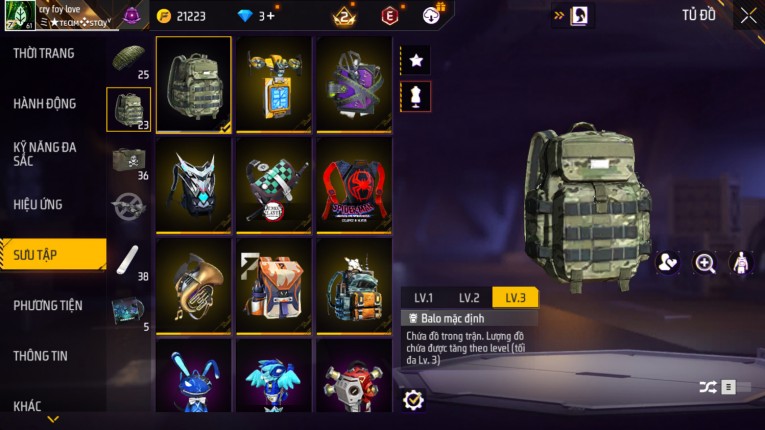Screen dimensions: 765x430
Task: Choose the Phương Tiện menu entry
Action: [x=48, y=305]
